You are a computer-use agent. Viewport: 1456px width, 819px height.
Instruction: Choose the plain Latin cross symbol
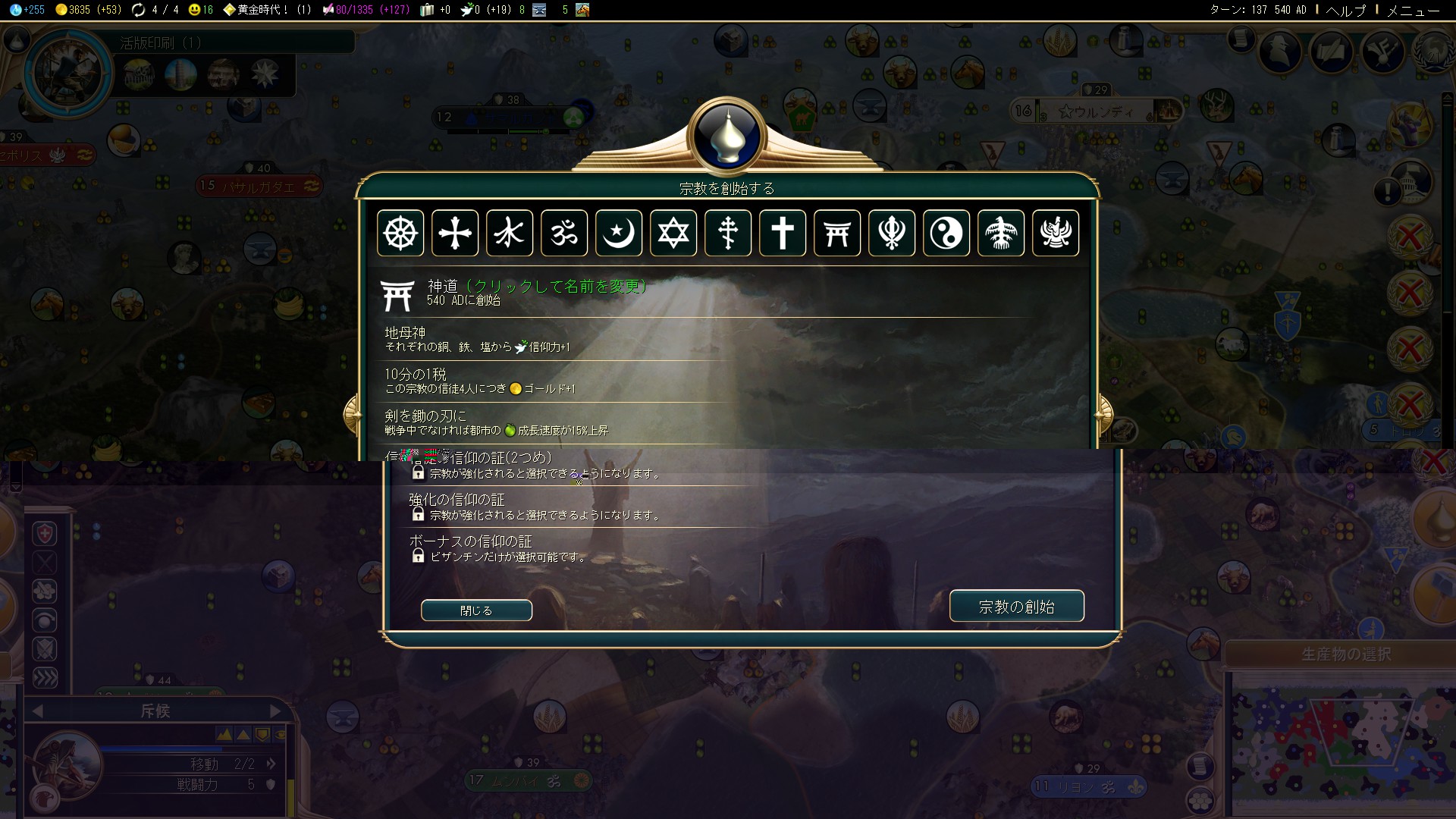[783, 233]
